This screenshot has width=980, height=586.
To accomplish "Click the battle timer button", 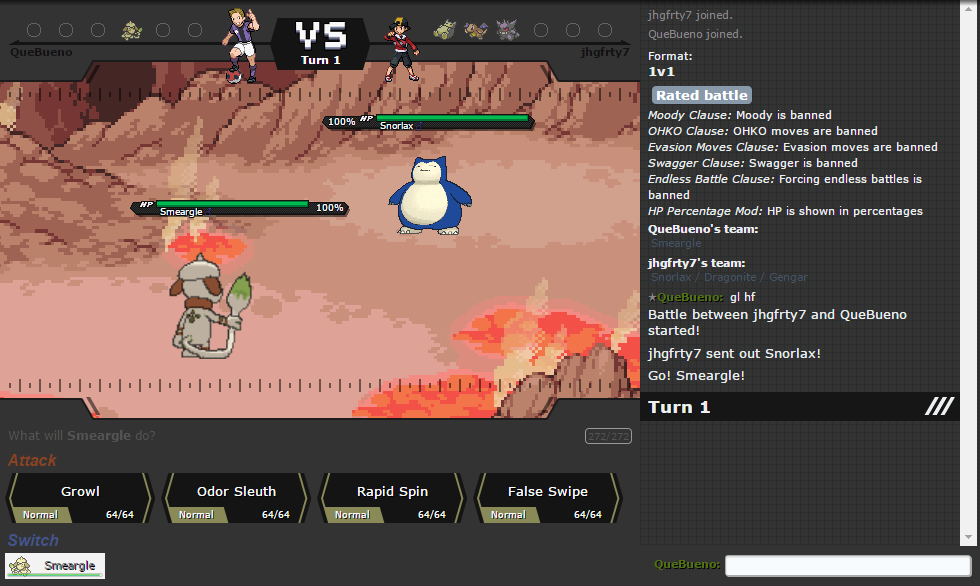I will 608,436.
